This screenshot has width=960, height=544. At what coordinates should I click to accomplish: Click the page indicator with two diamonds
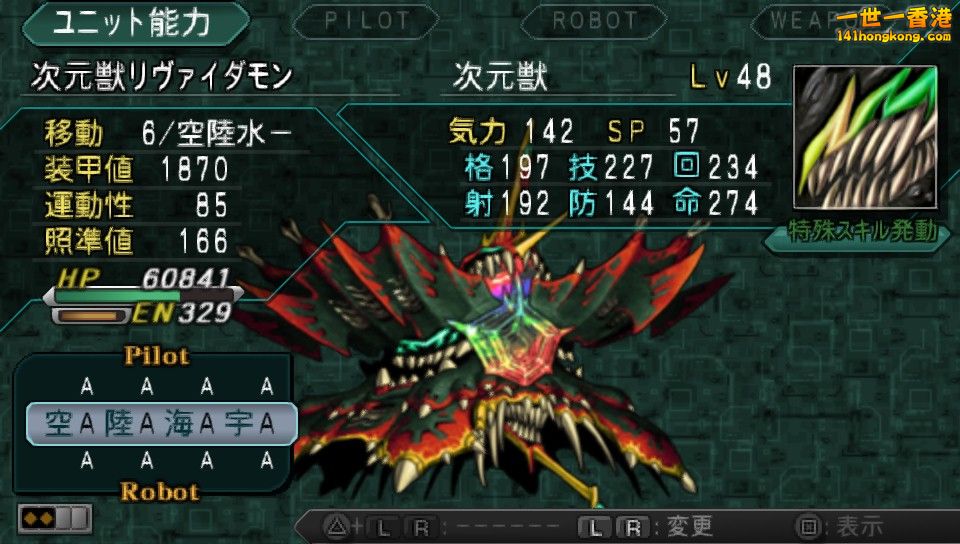coord(55,518)
